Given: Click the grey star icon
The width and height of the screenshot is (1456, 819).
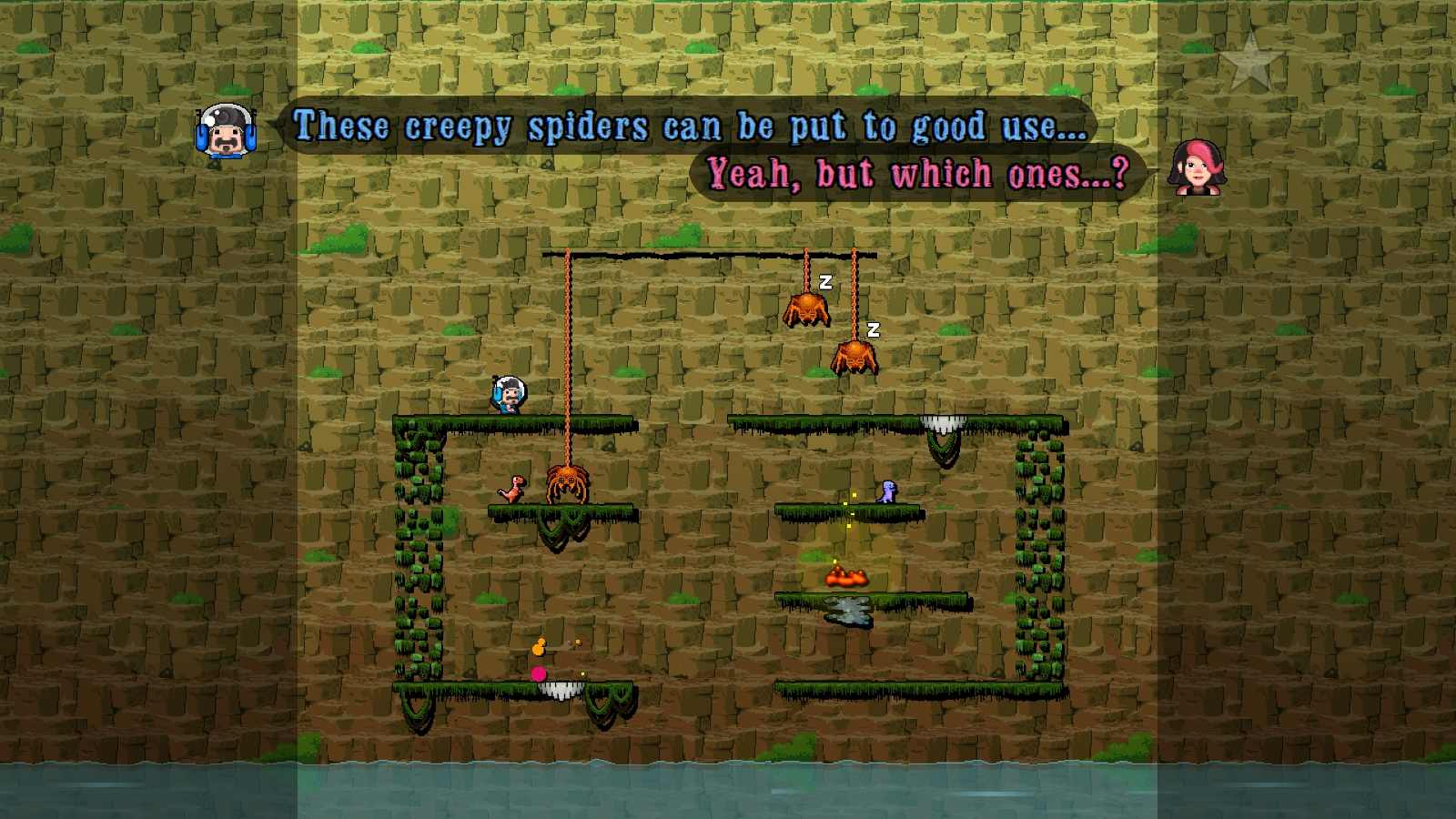Looking at the screenshot, I should (1251, 62).
